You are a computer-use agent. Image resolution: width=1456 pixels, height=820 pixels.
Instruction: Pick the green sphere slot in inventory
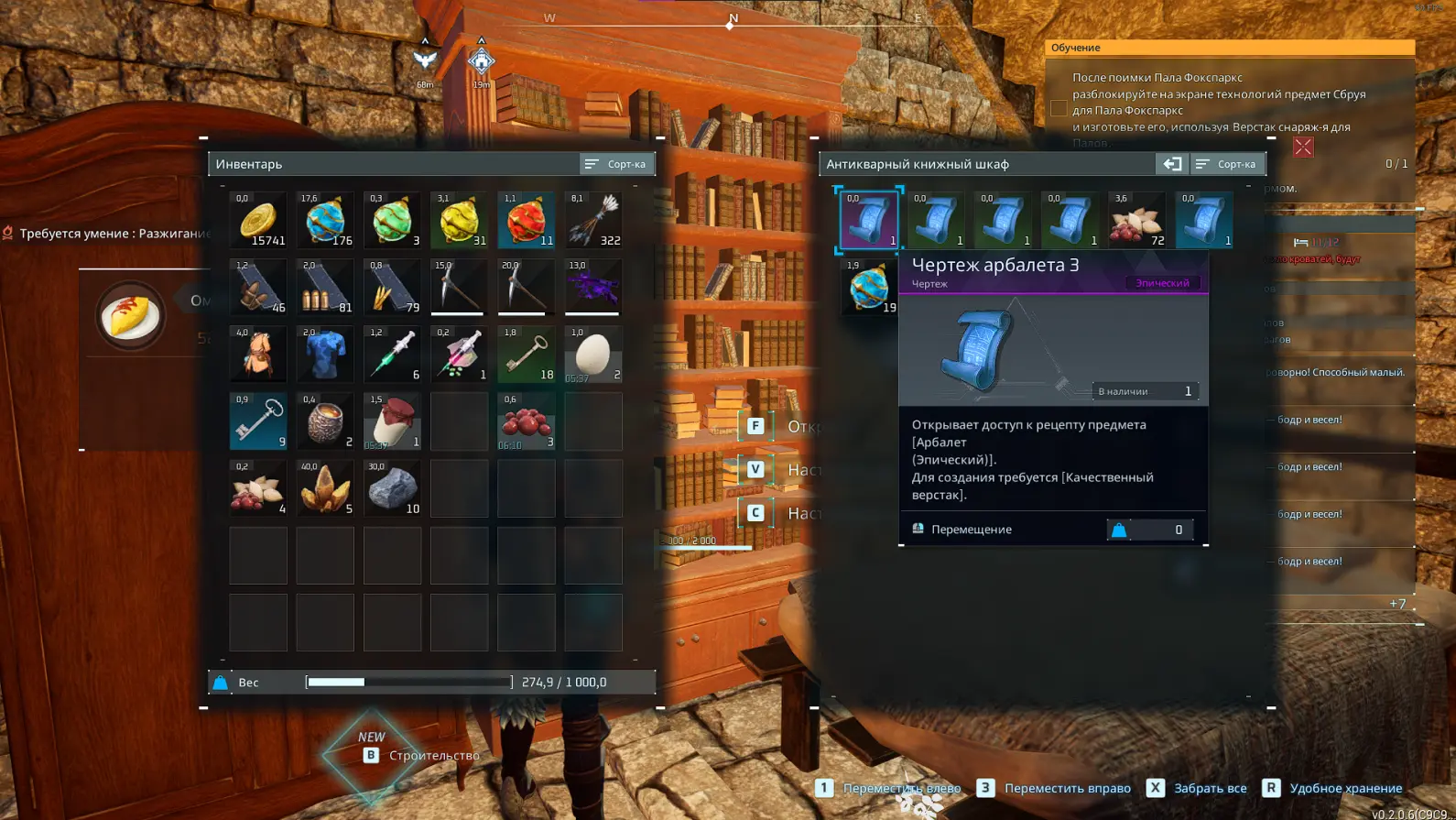click(x=392, y=221)
